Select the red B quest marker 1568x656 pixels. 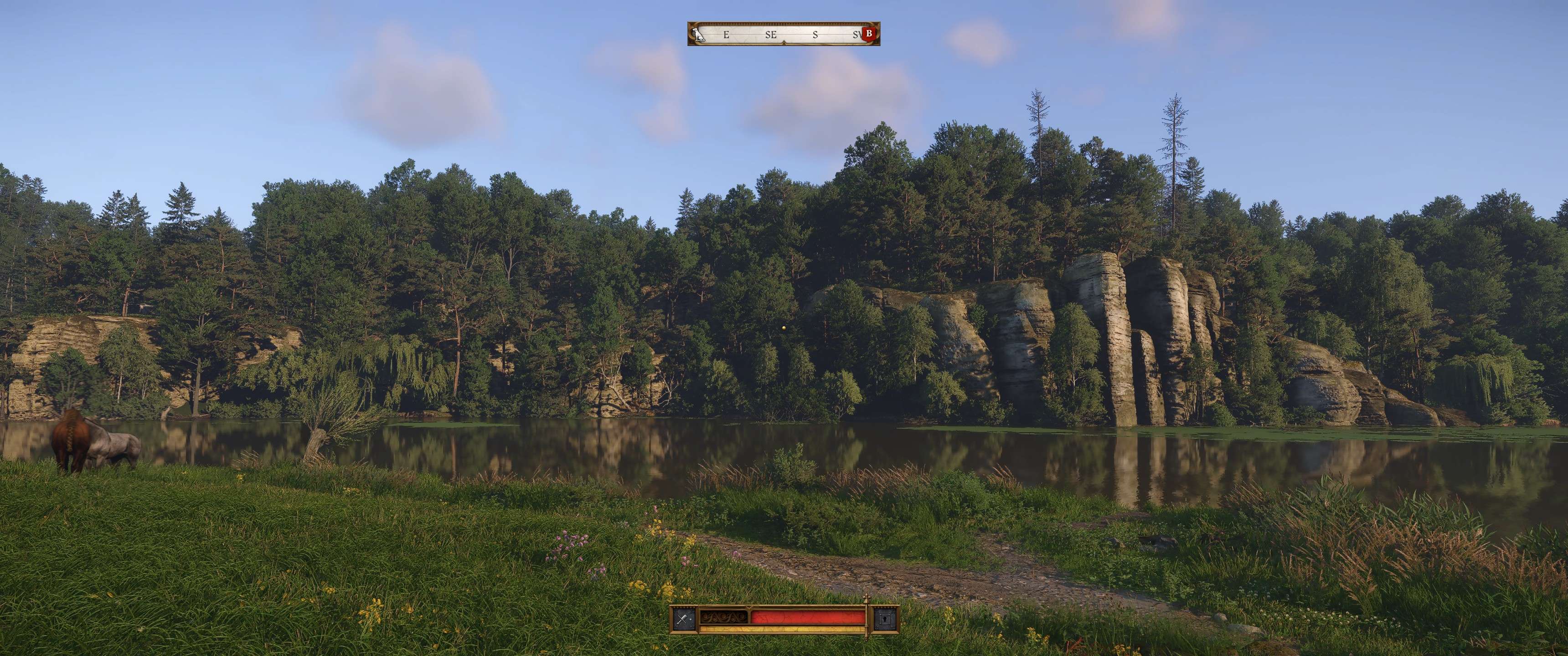click(x=869, y=33)
